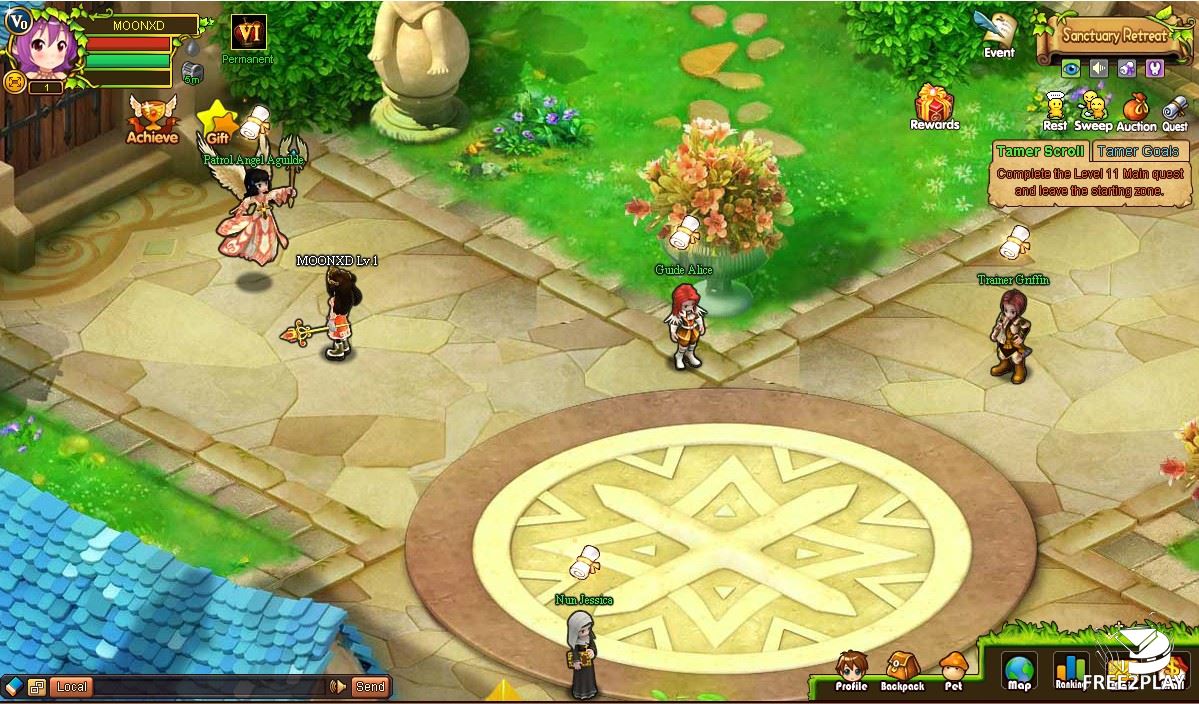This screenshot has height=704, width=1199.
Task: Send the chat message
Action: point(369,687)
